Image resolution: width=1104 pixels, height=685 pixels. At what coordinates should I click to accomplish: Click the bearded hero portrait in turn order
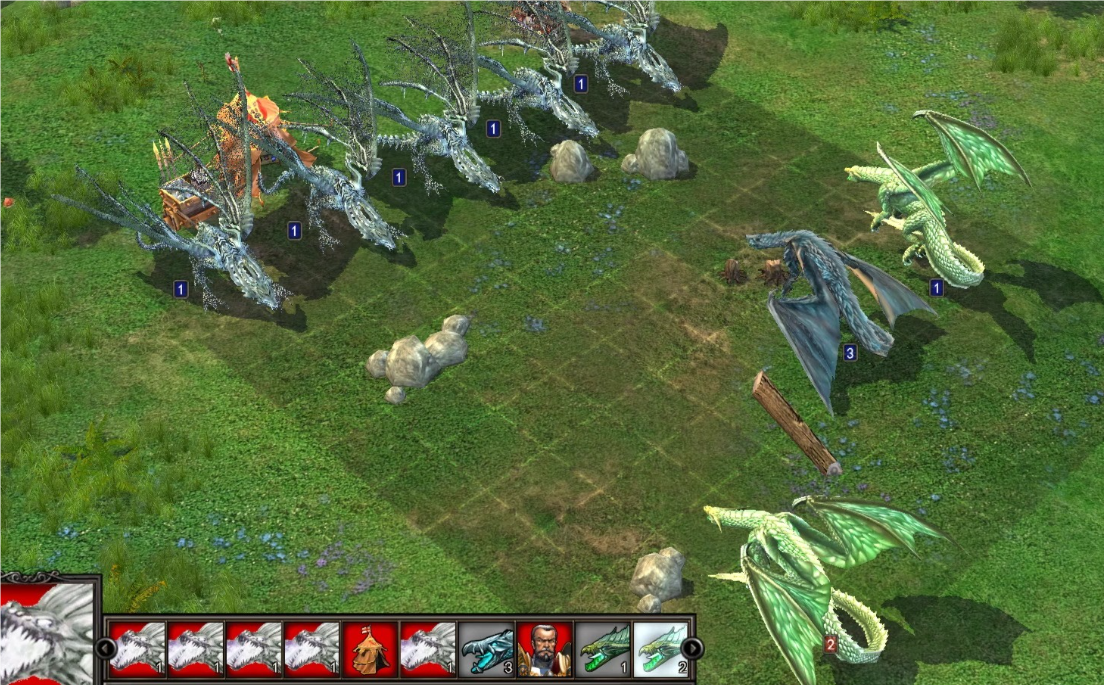pyautogui.click(x=544, y=648)
